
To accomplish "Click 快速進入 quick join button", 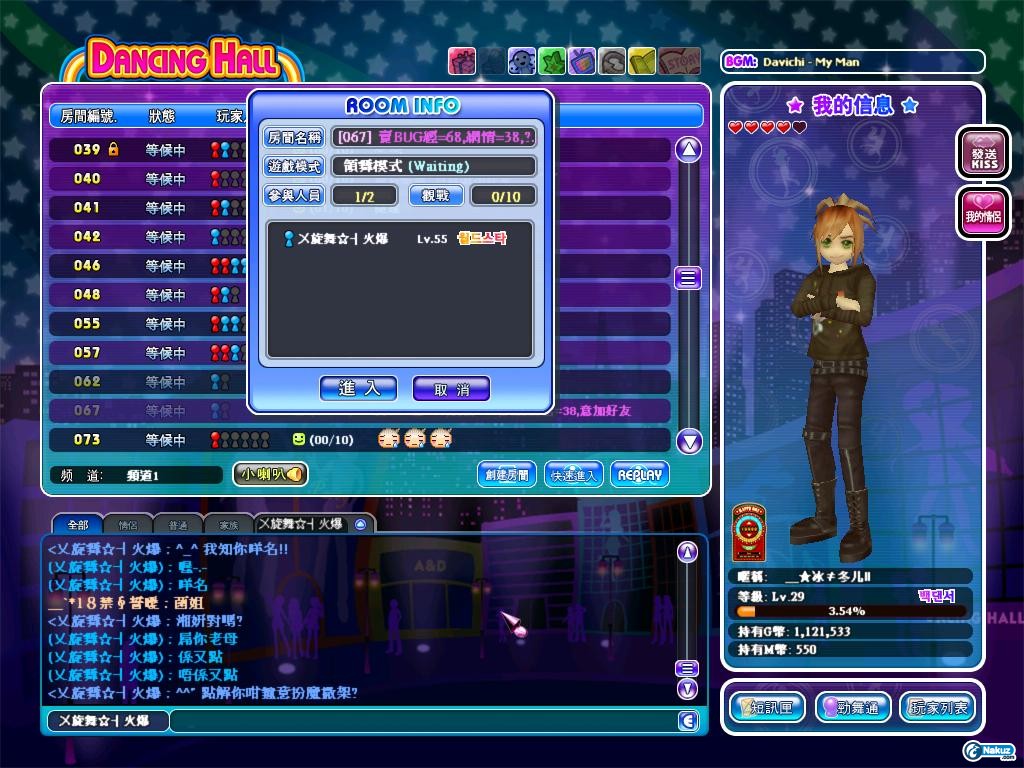I will [574, 475].
